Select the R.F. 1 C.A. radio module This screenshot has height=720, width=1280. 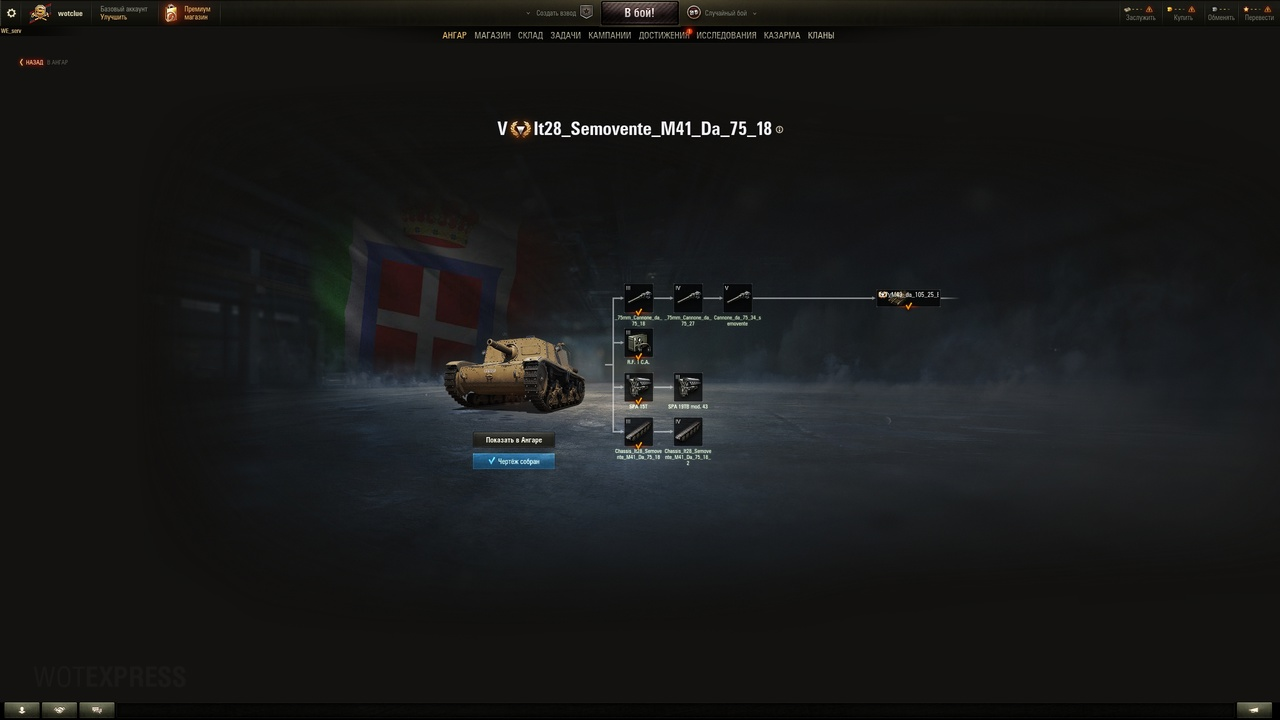[638, 344]
